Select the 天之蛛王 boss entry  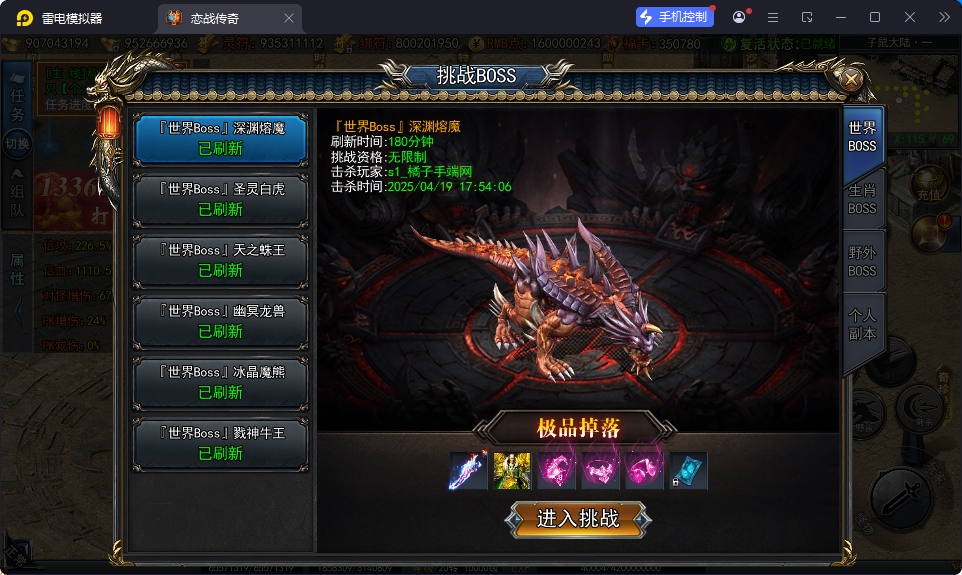(x=221, y=260)
